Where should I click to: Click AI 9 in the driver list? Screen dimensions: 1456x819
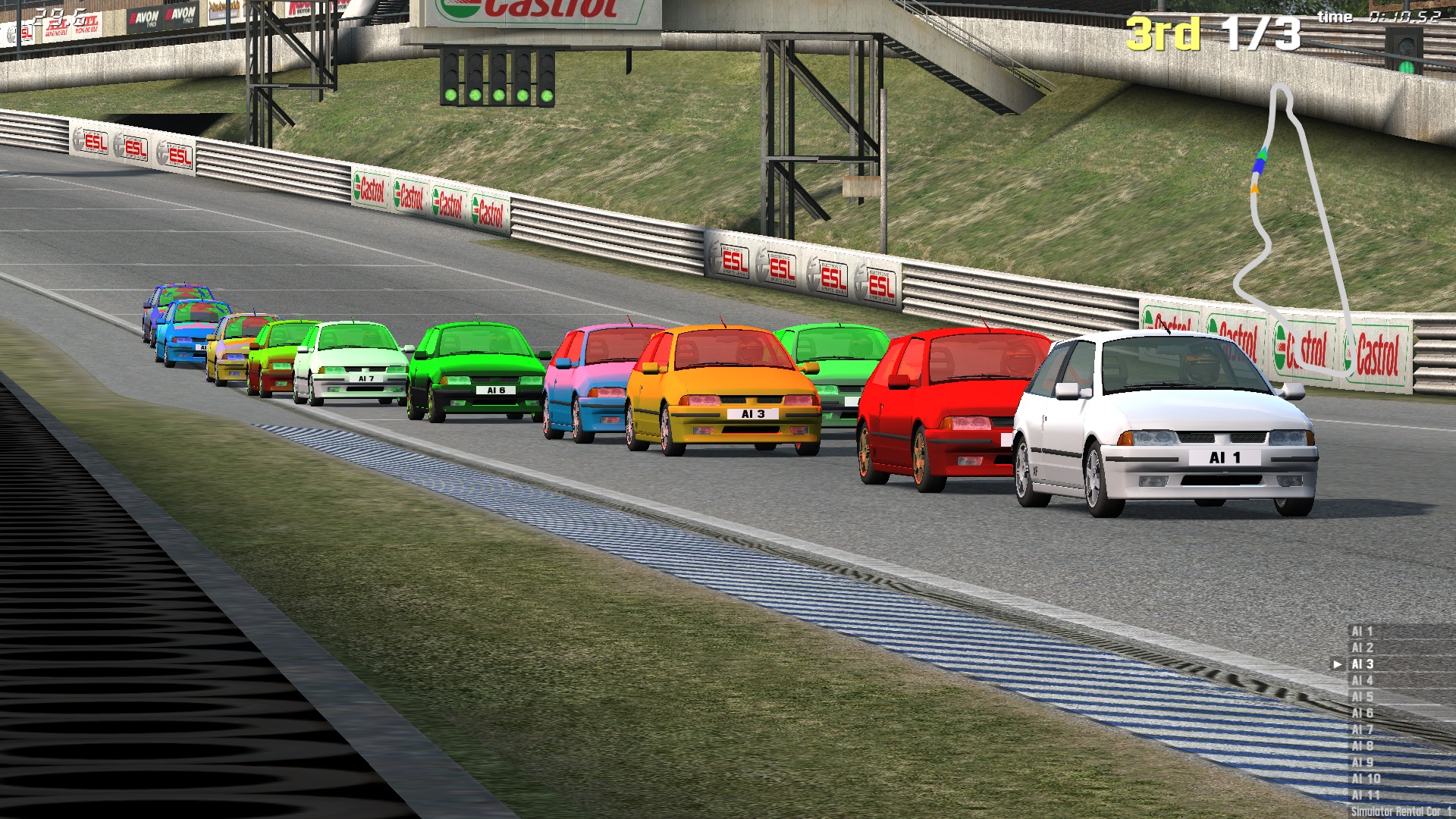[x=1363, y=762]
